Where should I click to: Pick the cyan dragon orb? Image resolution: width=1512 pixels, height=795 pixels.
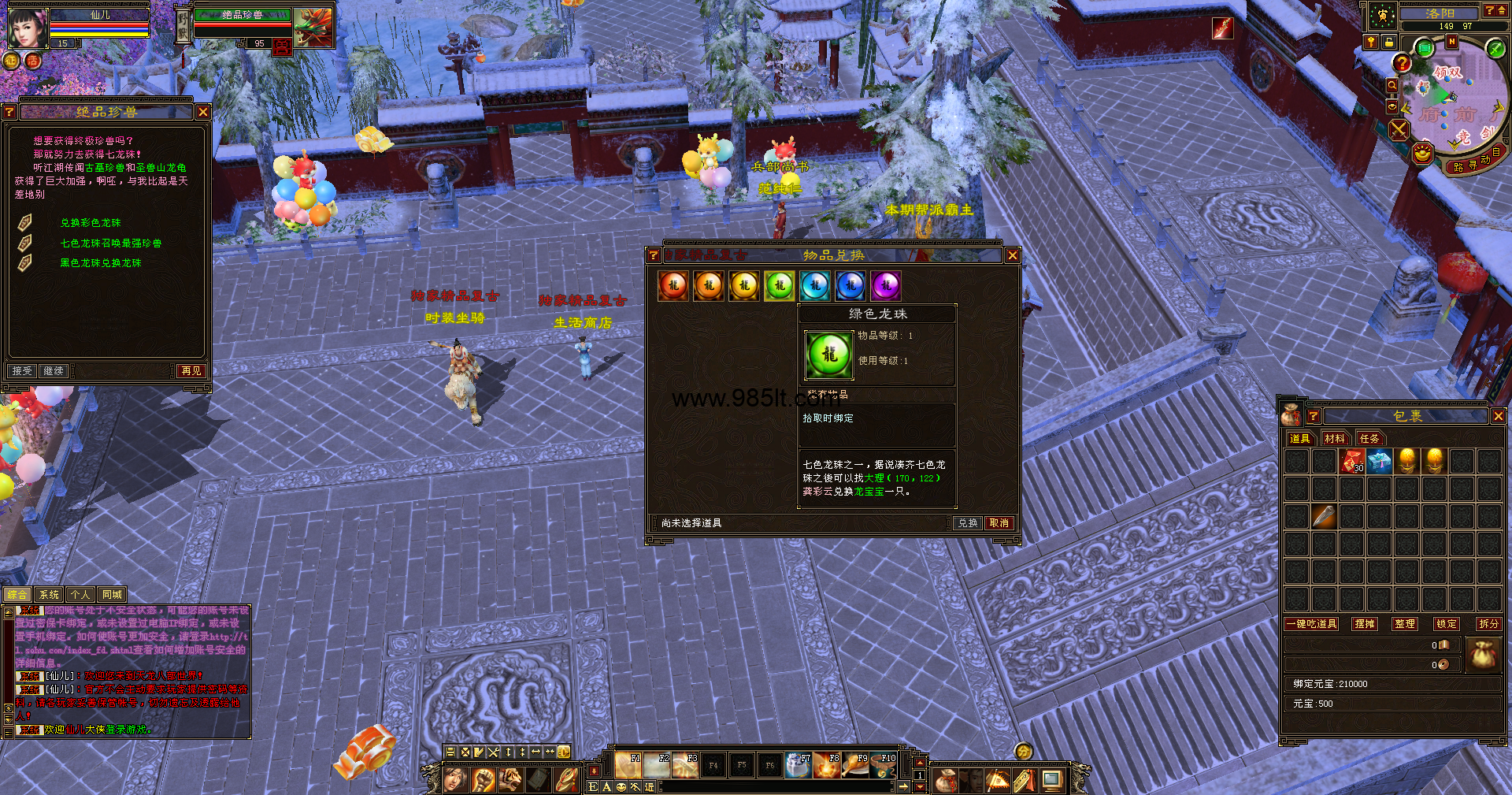(815, 286)
